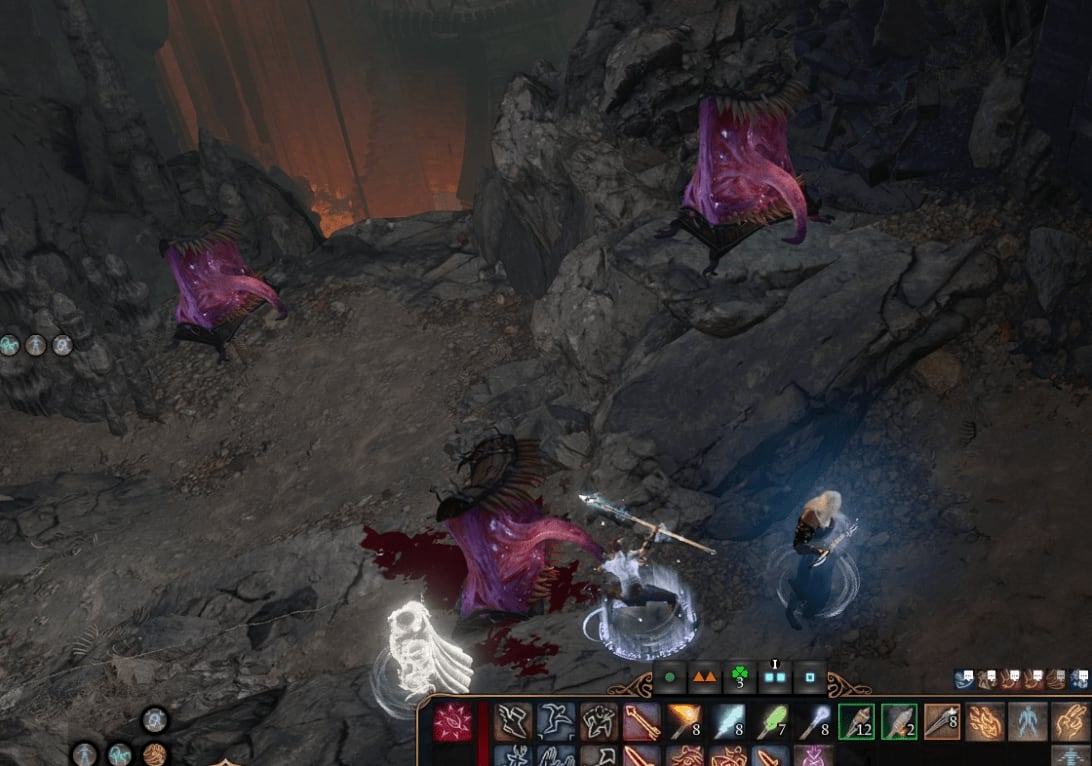Screen dimensions: 1092x766
Task: Select the orange triangles bonus action filter
Action: pyautogui.click(x=705, y=678)
